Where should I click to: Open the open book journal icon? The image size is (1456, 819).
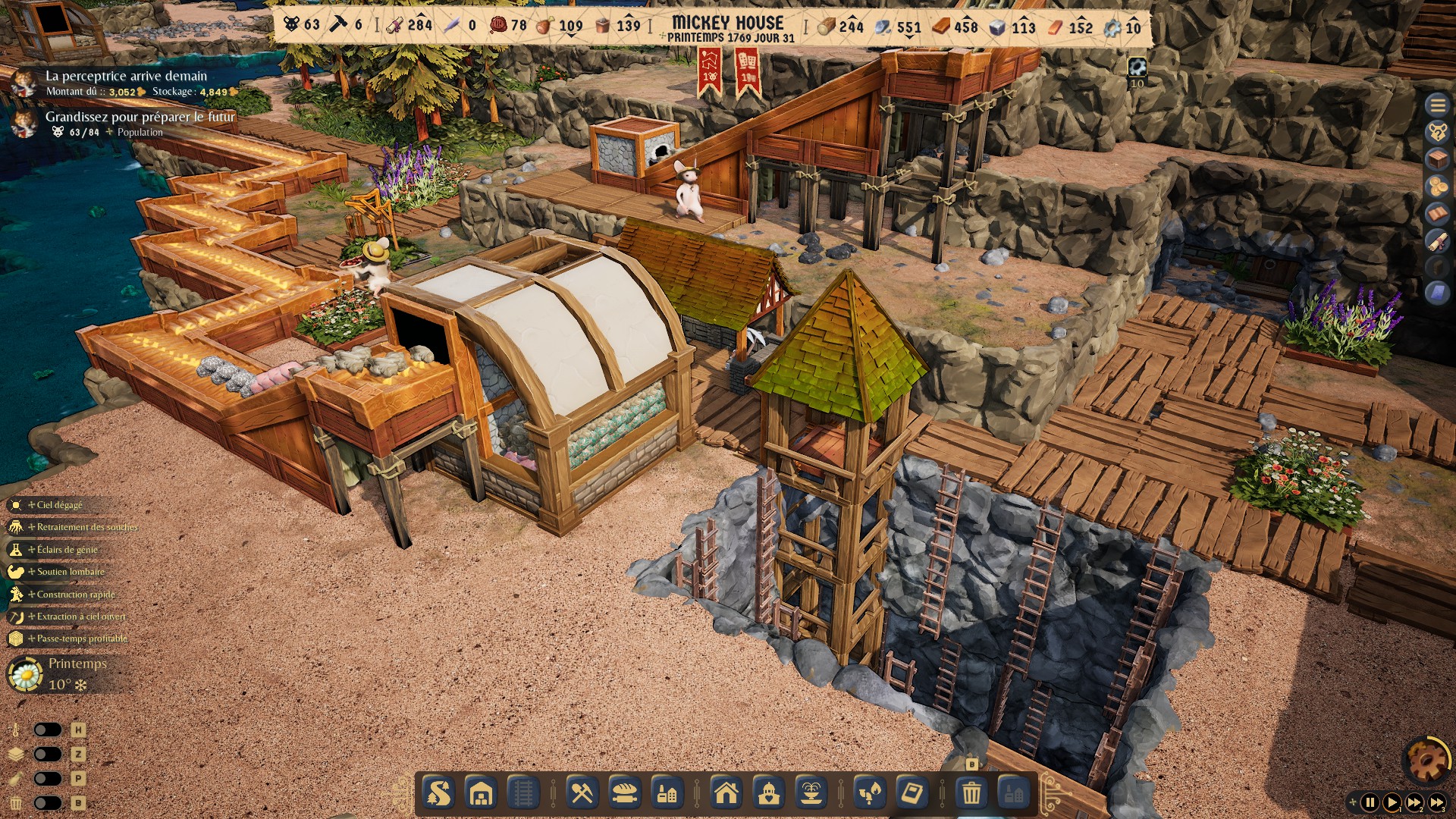tap(1437, 214)
